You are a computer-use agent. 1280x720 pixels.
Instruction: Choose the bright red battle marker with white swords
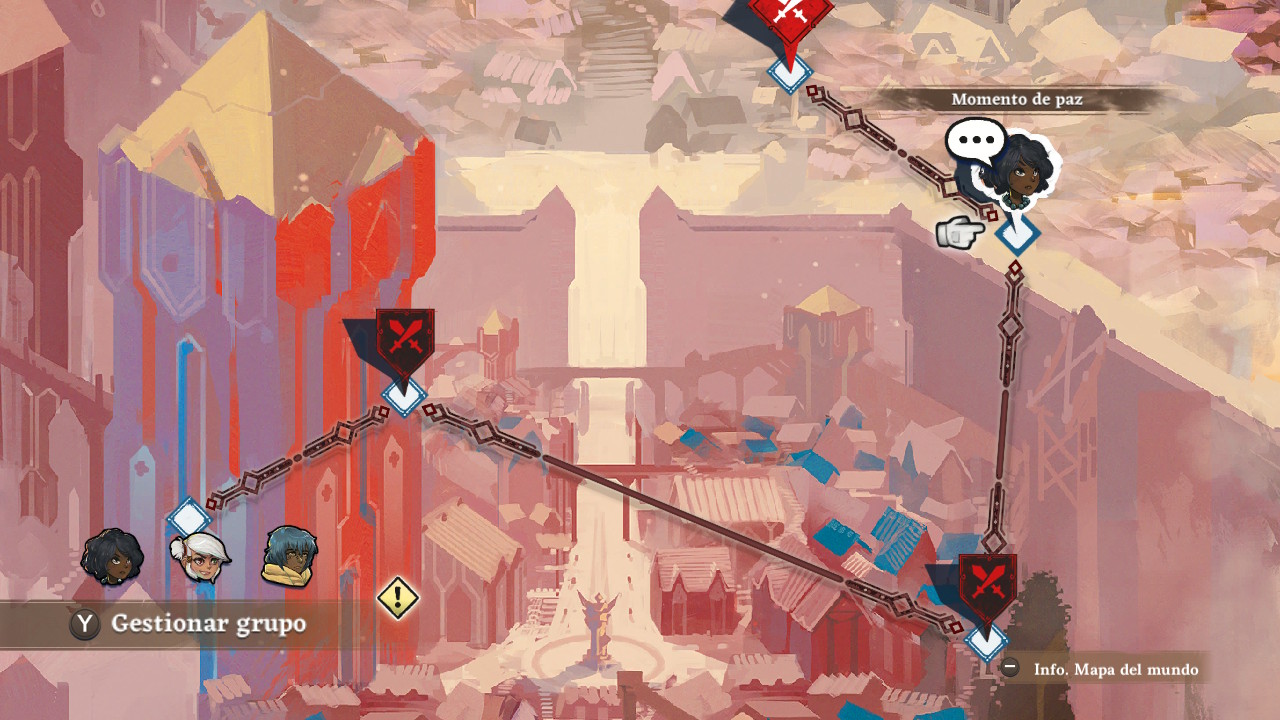(x=790, y=14)
